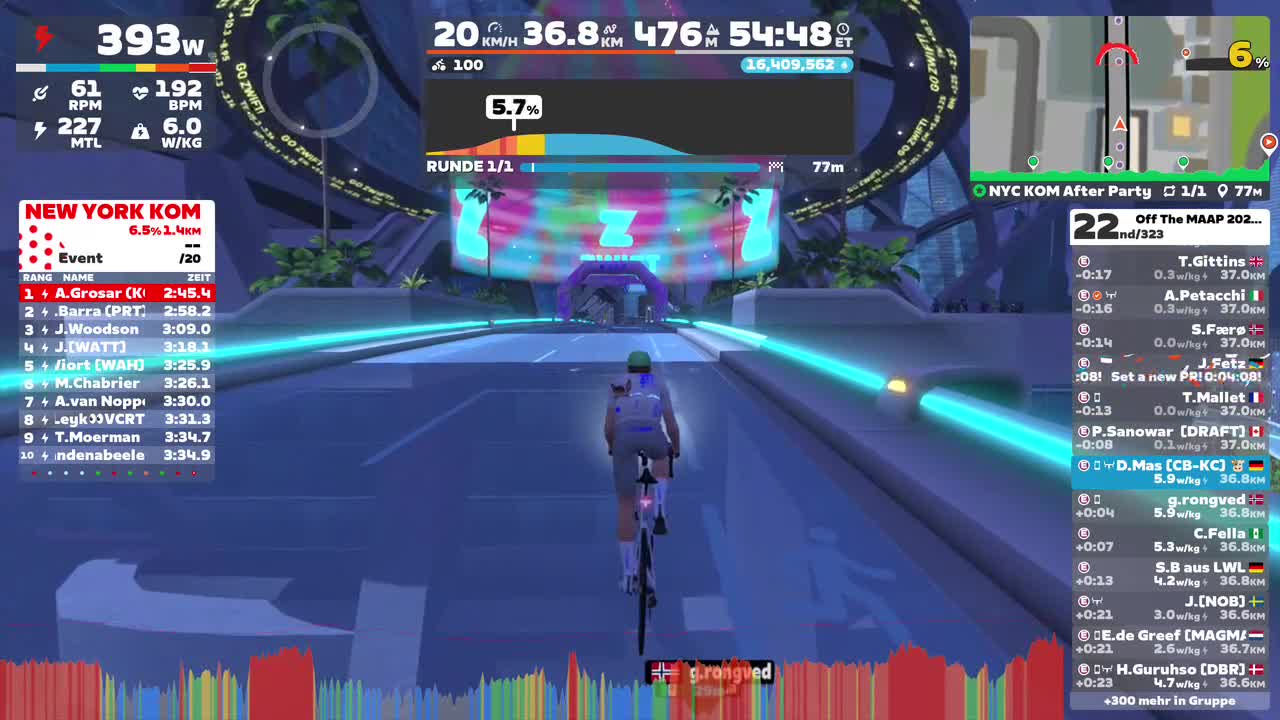Click the cadence RPM icon
Screen dimensions: 1280x720
tap(40, 93)
